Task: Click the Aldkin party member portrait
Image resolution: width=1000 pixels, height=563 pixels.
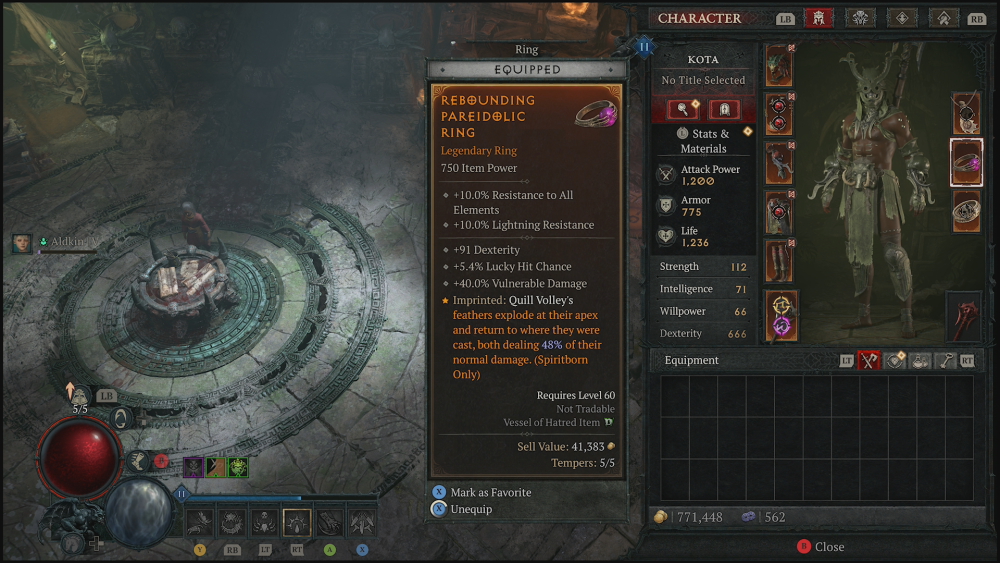Action: pos(22,243)
